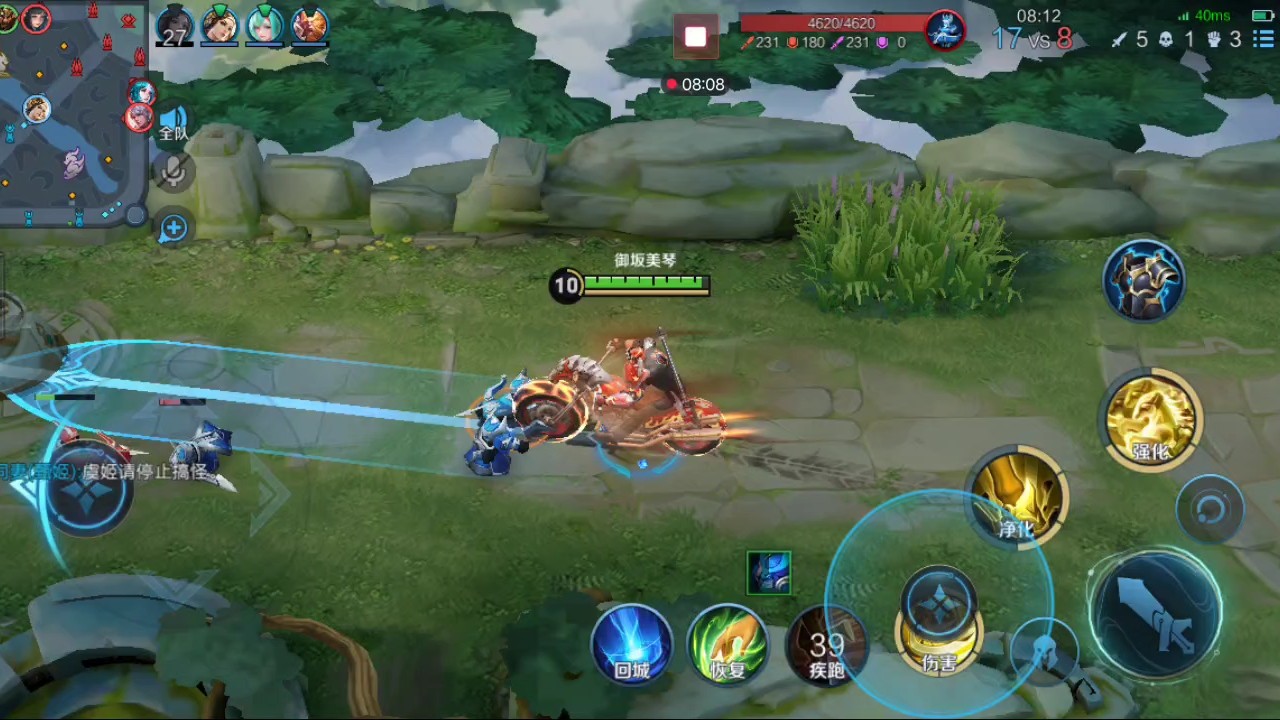Click the circular swirl button above attack

coord(1210,510)
